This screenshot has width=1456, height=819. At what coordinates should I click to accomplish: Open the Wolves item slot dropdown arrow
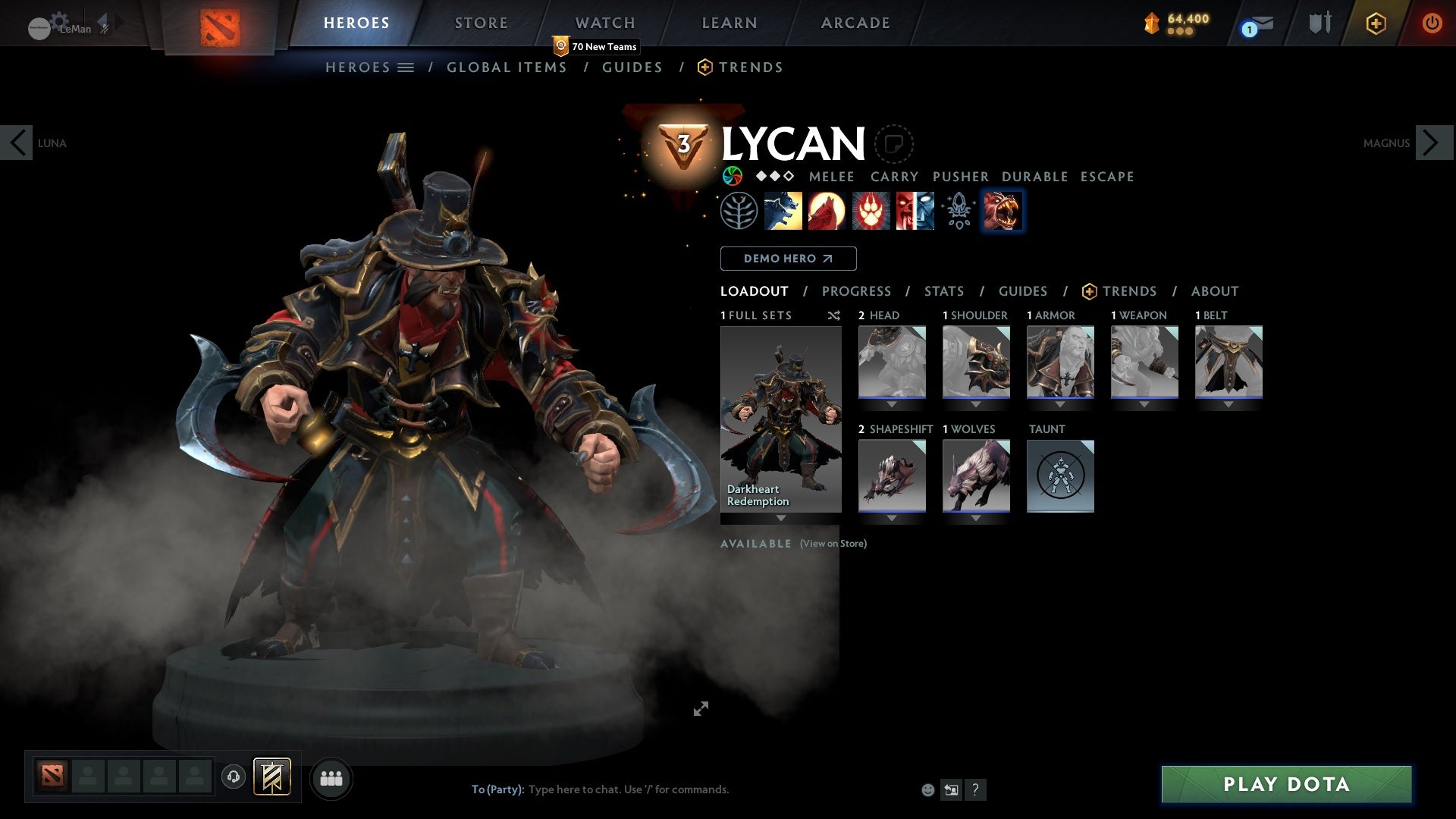pyautogui.click(x=976, y=518)
